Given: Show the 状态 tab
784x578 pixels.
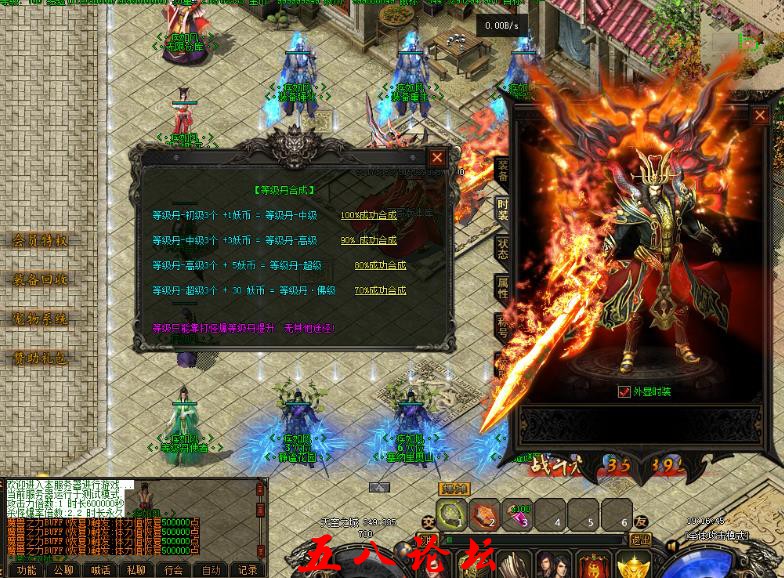Looking at the screenshot, I should (x=502, y=249).
